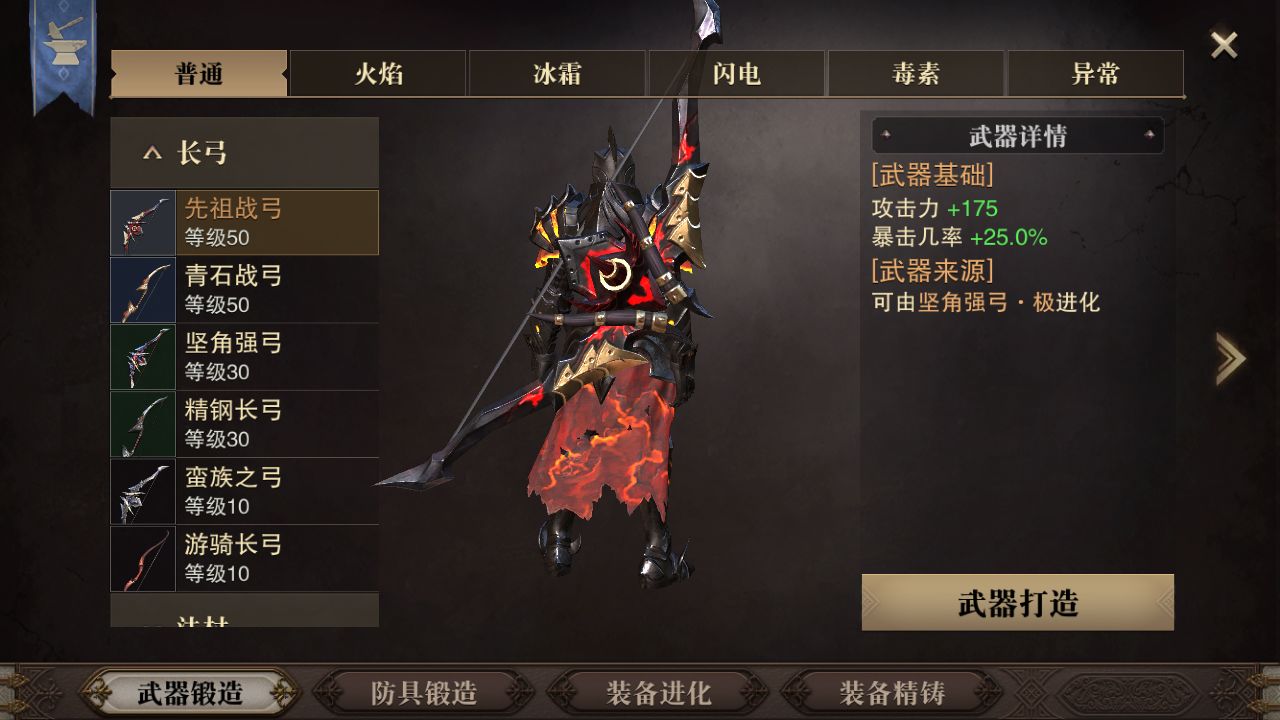This screenshot has height=720, width=1280.
Task: Select the 游骑长弓 entry
Action: point(244,557)
